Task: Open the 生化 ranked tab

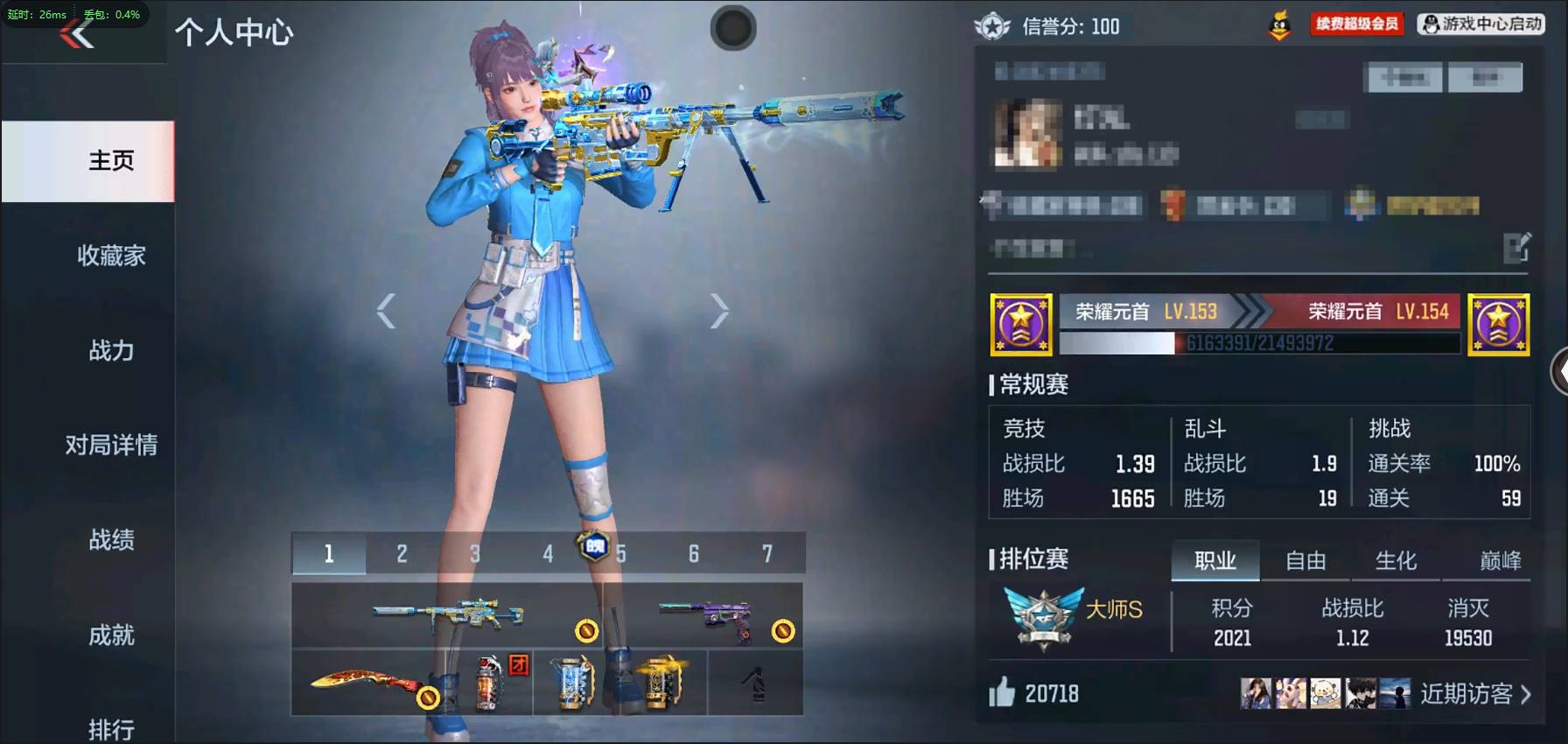Action: [1396, 561]
